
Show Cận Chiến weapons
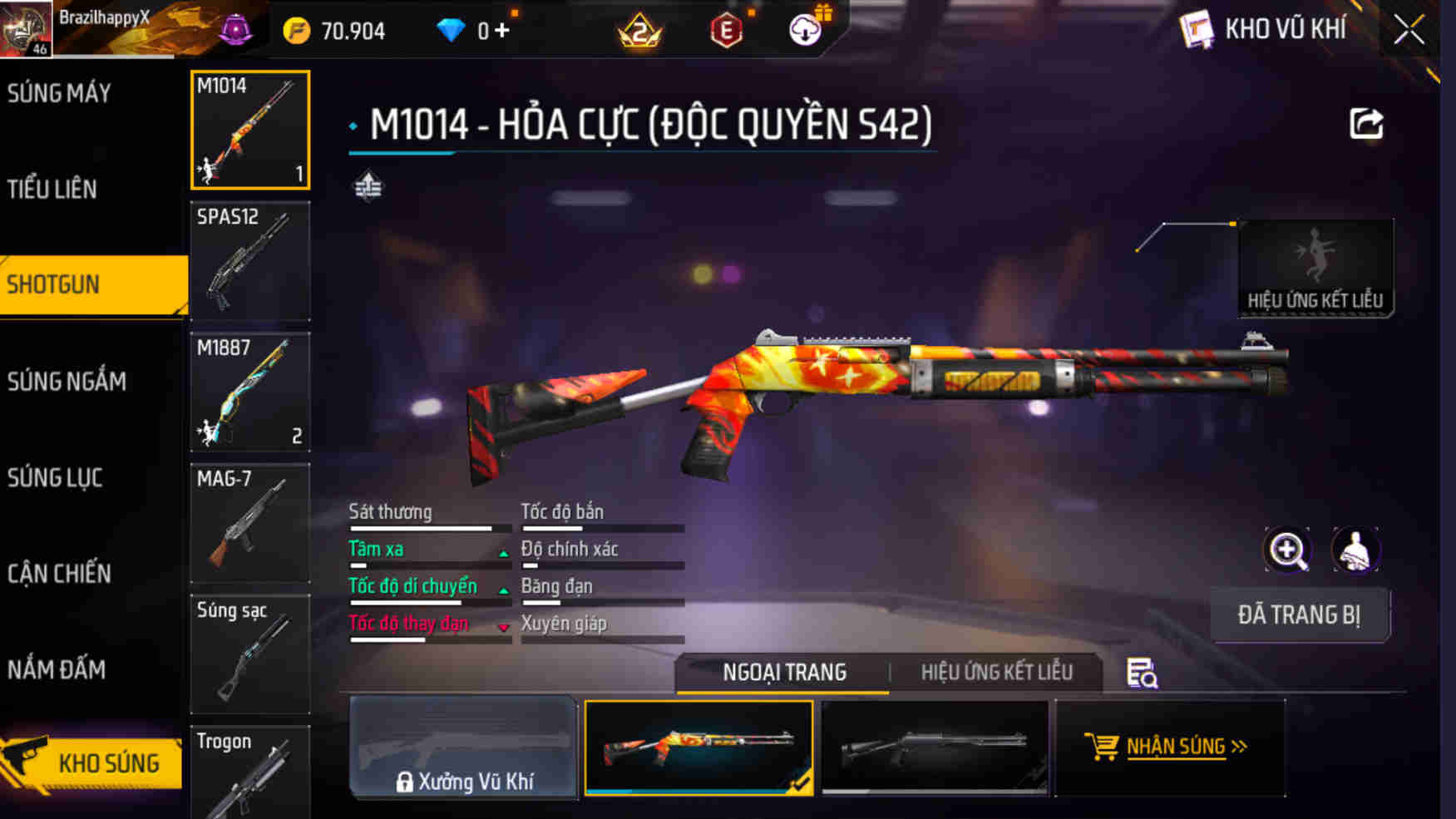pyautogui.click(x=59, y=574)
